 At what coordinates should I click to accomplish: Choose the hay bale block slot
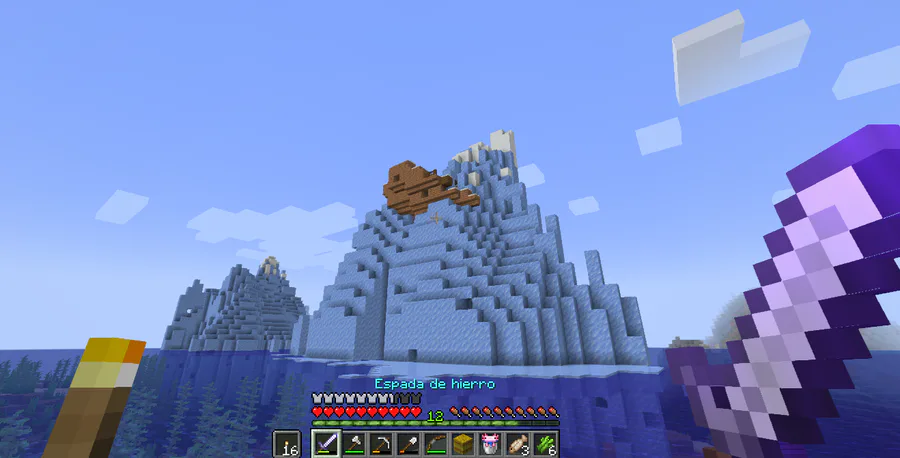coord(463,444)
